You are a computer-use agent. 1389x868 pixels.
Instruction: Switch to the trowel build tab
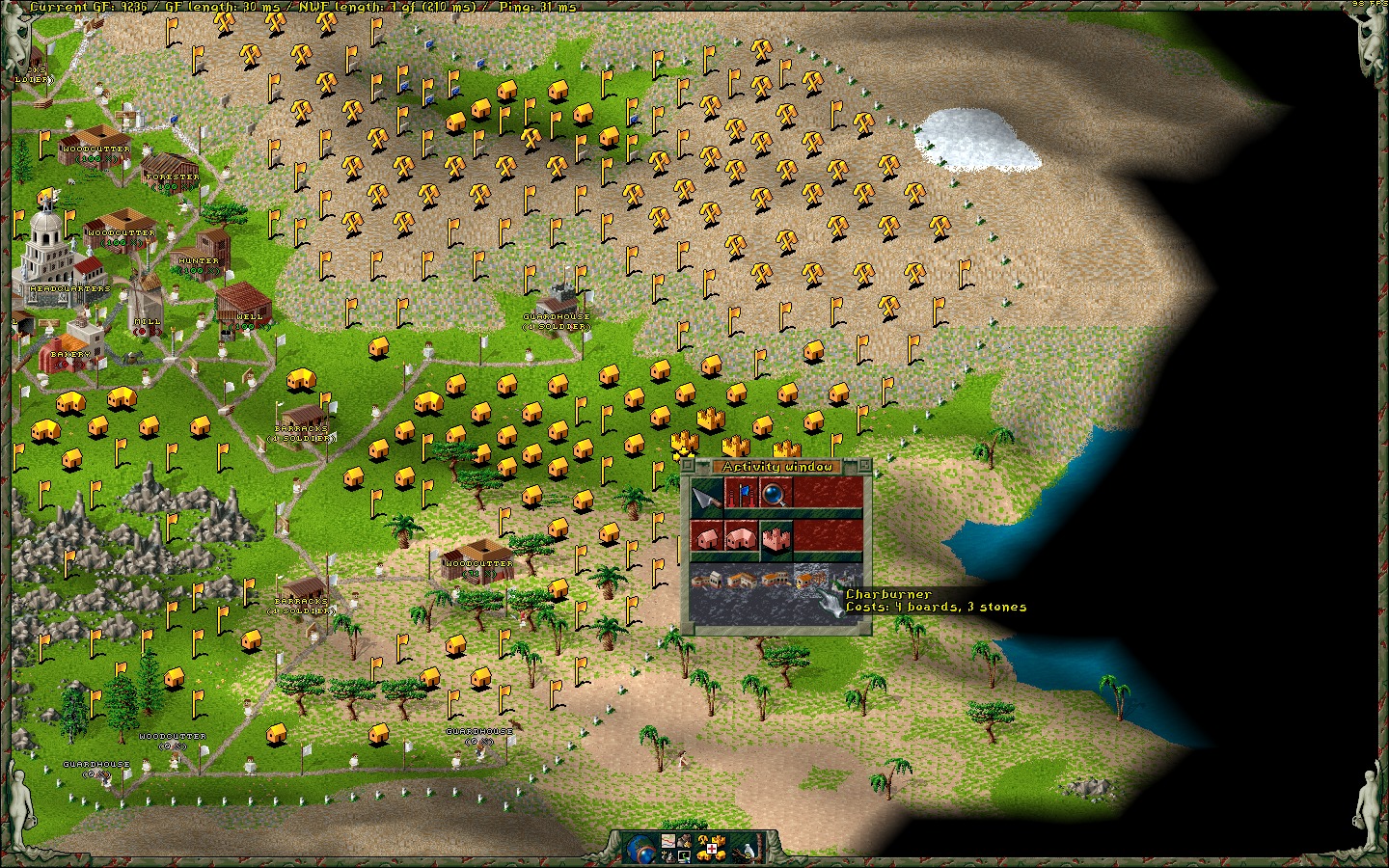pyautogui.click(x=707, y=495)
